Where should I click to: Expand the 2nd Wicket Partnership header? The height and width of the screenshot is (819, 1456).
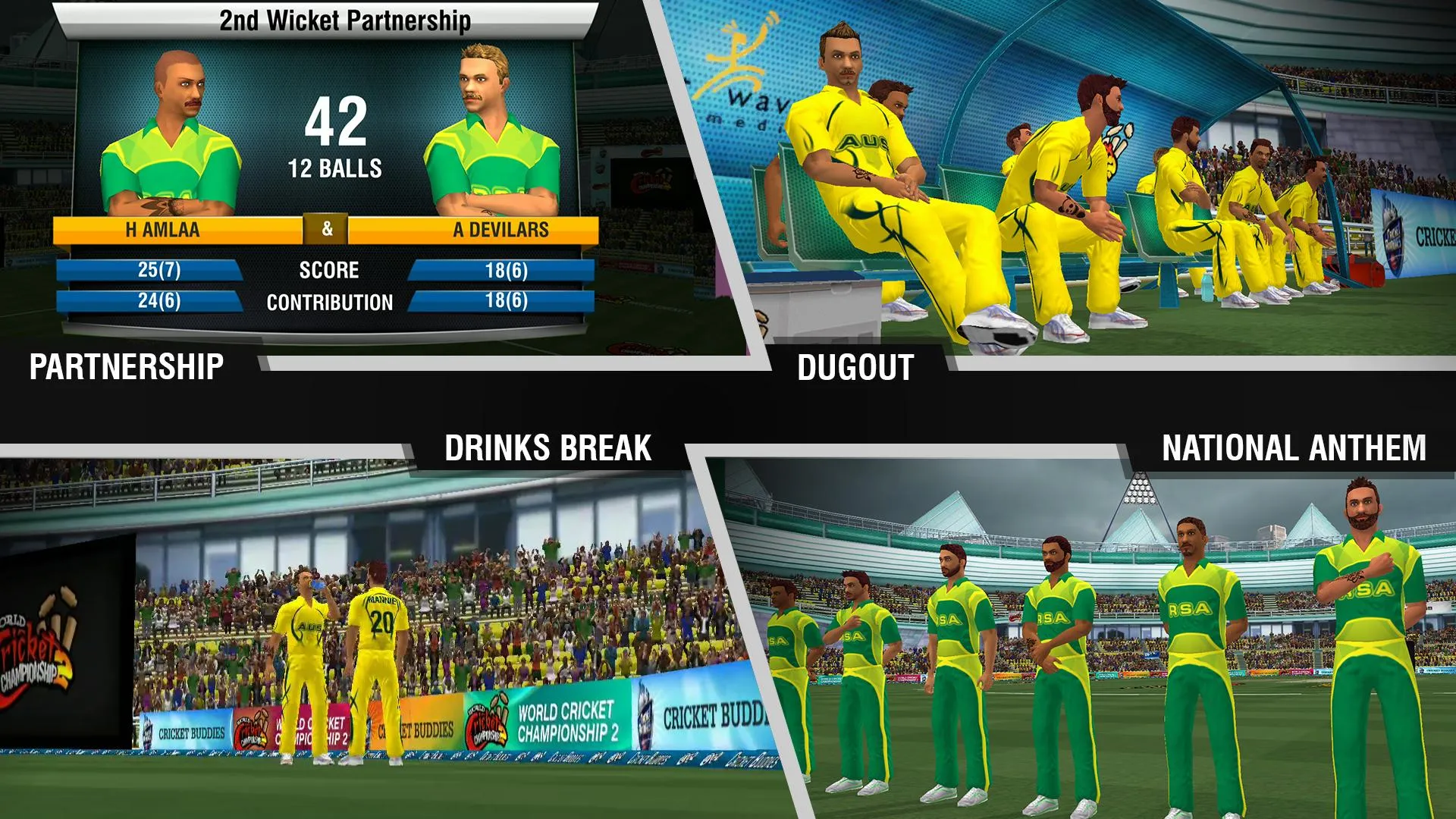[x=345, y=19]
